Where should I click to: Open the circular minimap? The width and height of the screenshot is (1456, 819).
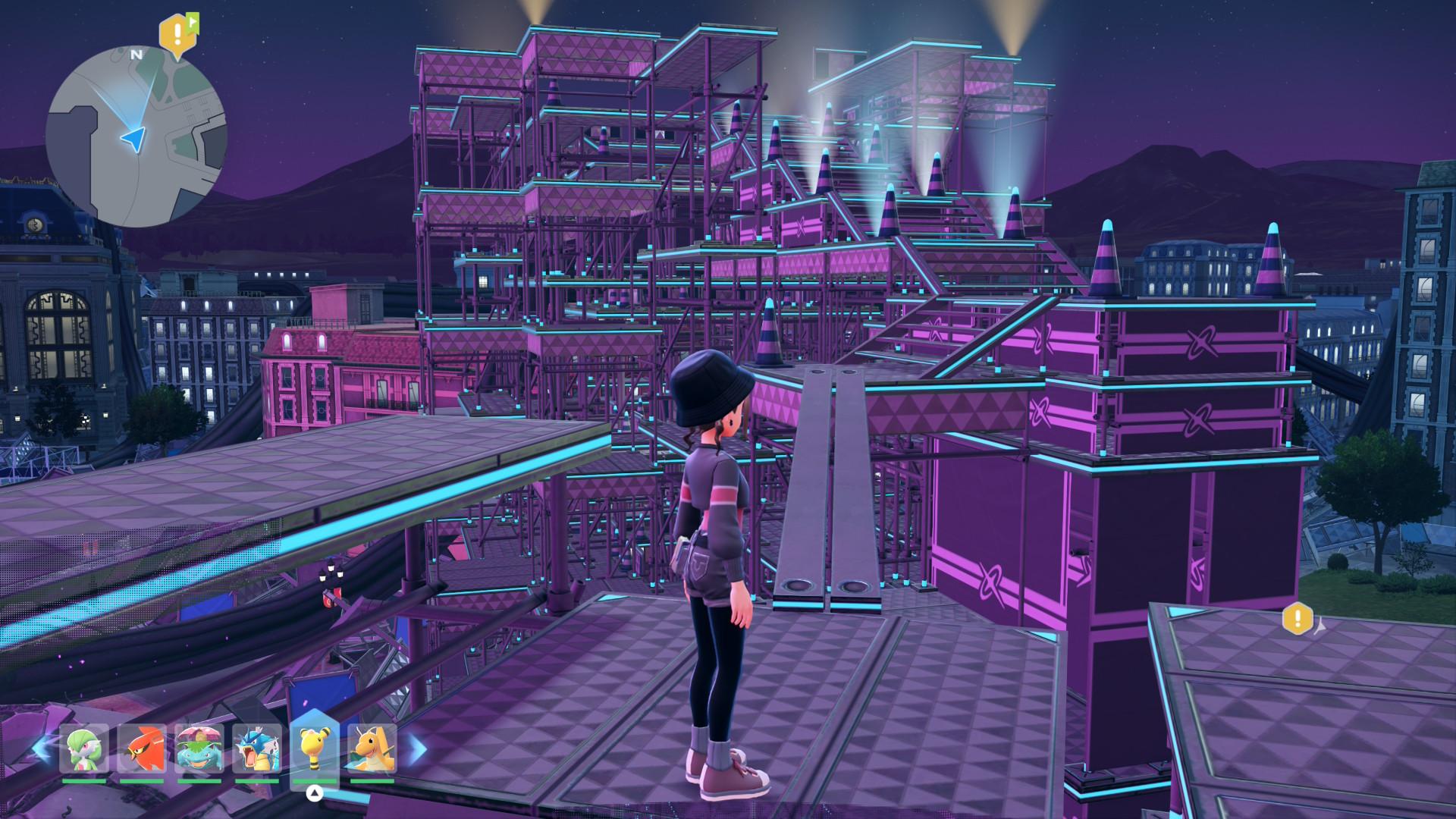pyautogui.click(x=136, y=136)
